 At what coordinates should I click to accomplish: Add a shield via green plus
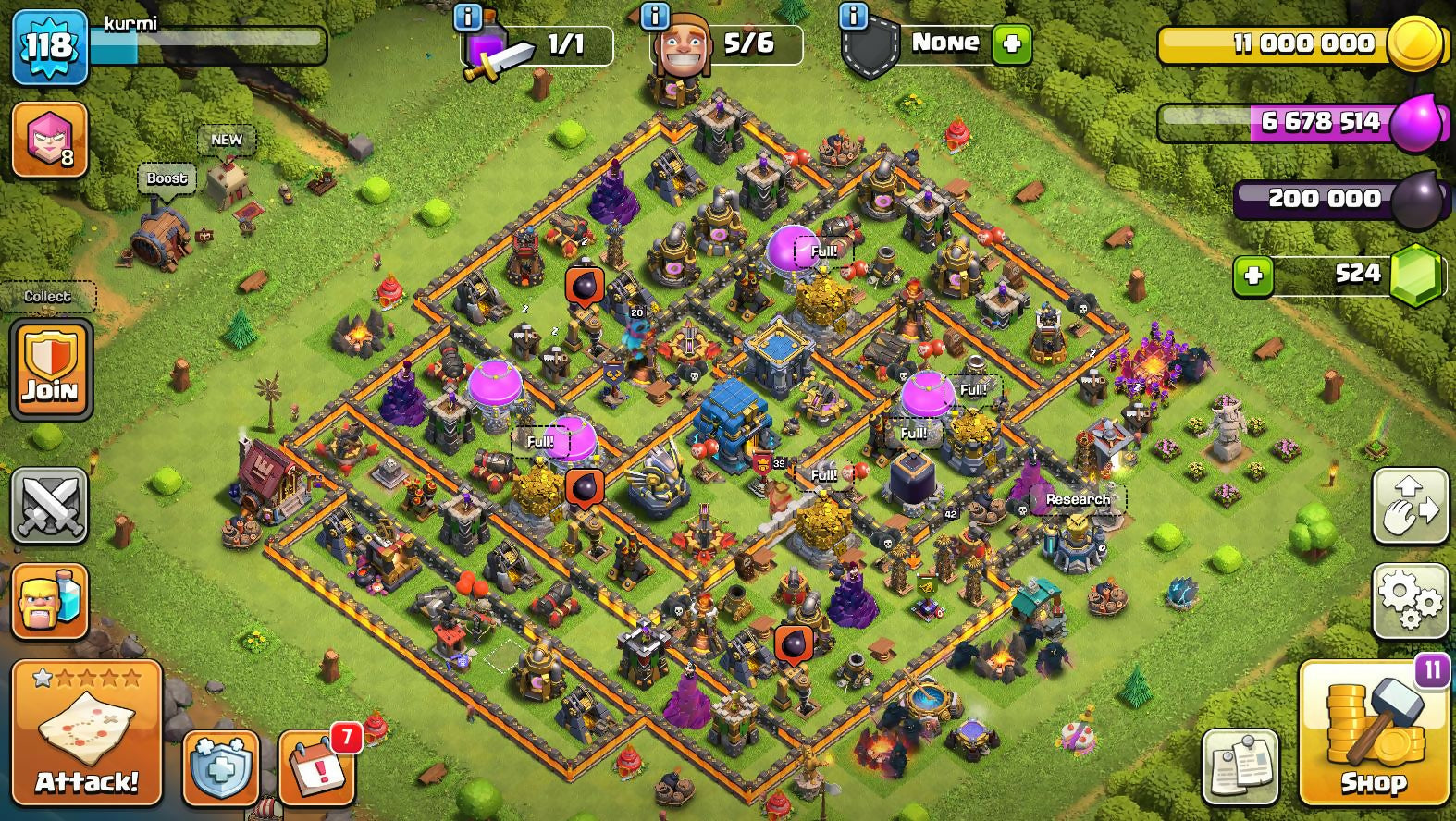(1011, 43)
